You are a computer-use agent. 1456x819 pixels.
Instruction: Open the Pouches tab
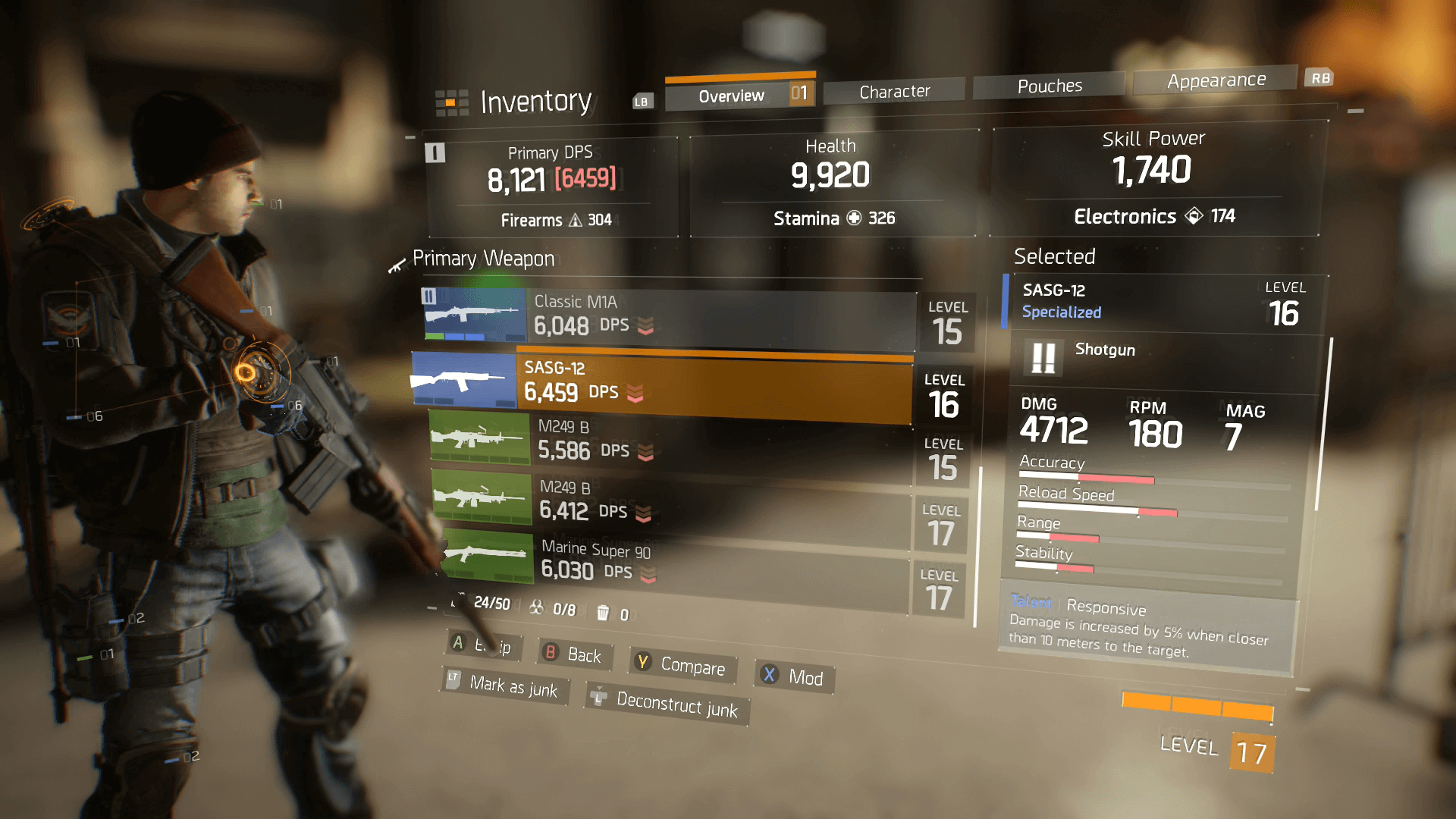click(x=1050, y=86)
